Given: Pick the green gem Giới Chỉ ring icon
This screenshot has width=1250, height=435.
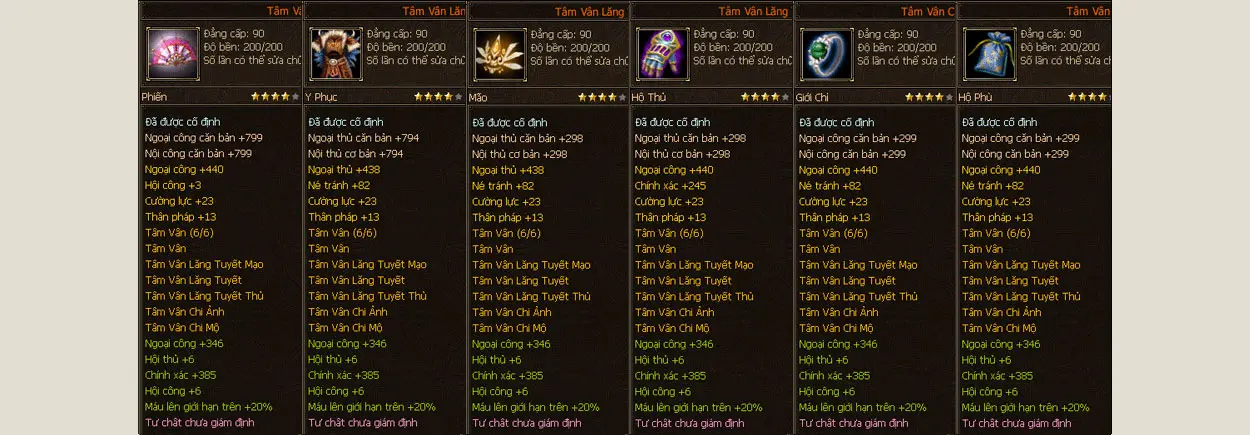Looking at the screenshot, I should pyautogui.click(x=826, y=53).
